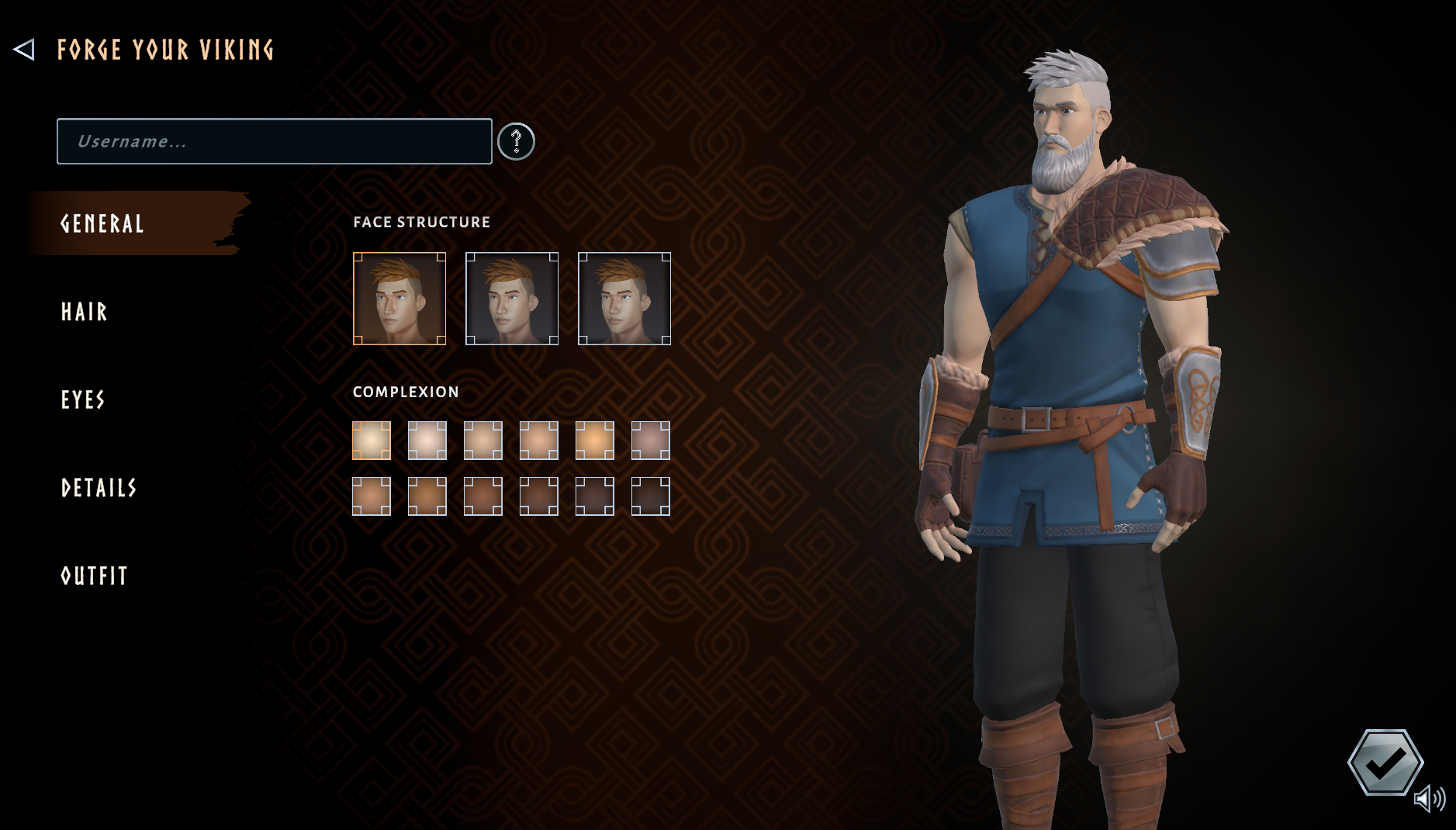1456x830 pixels.
Task: Click the back arrow icon next to title
Action: tap(25, 49)
